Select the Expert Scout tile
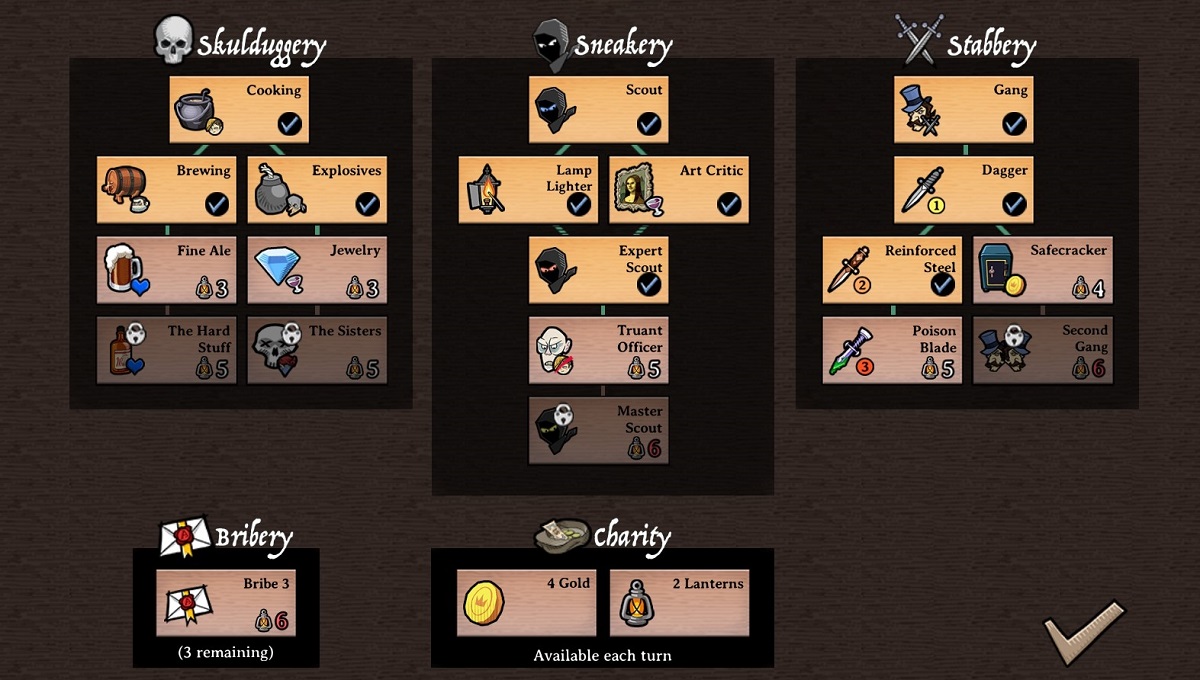1200x680 pixels. click(599, 269)
